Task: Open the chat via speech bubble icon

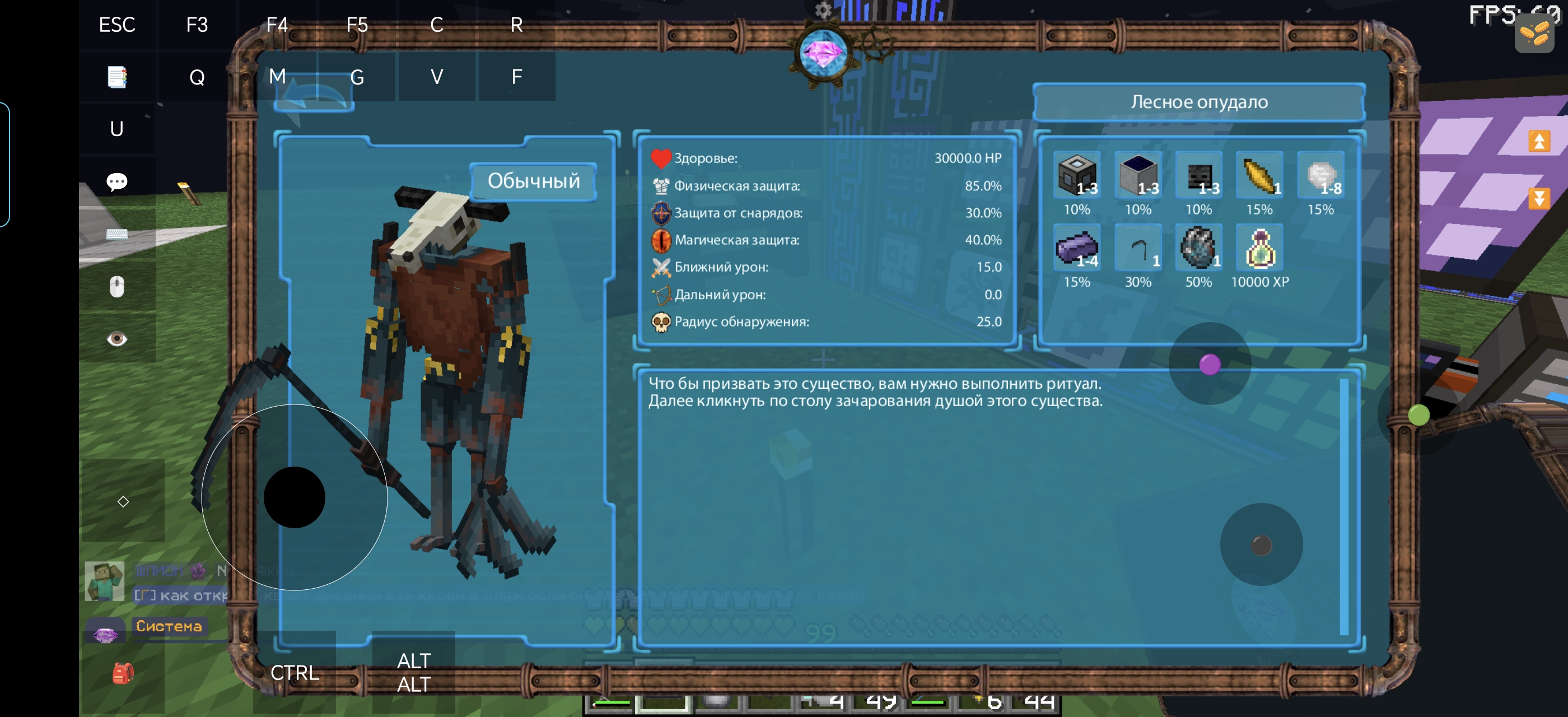Action: tap(117, 181)
